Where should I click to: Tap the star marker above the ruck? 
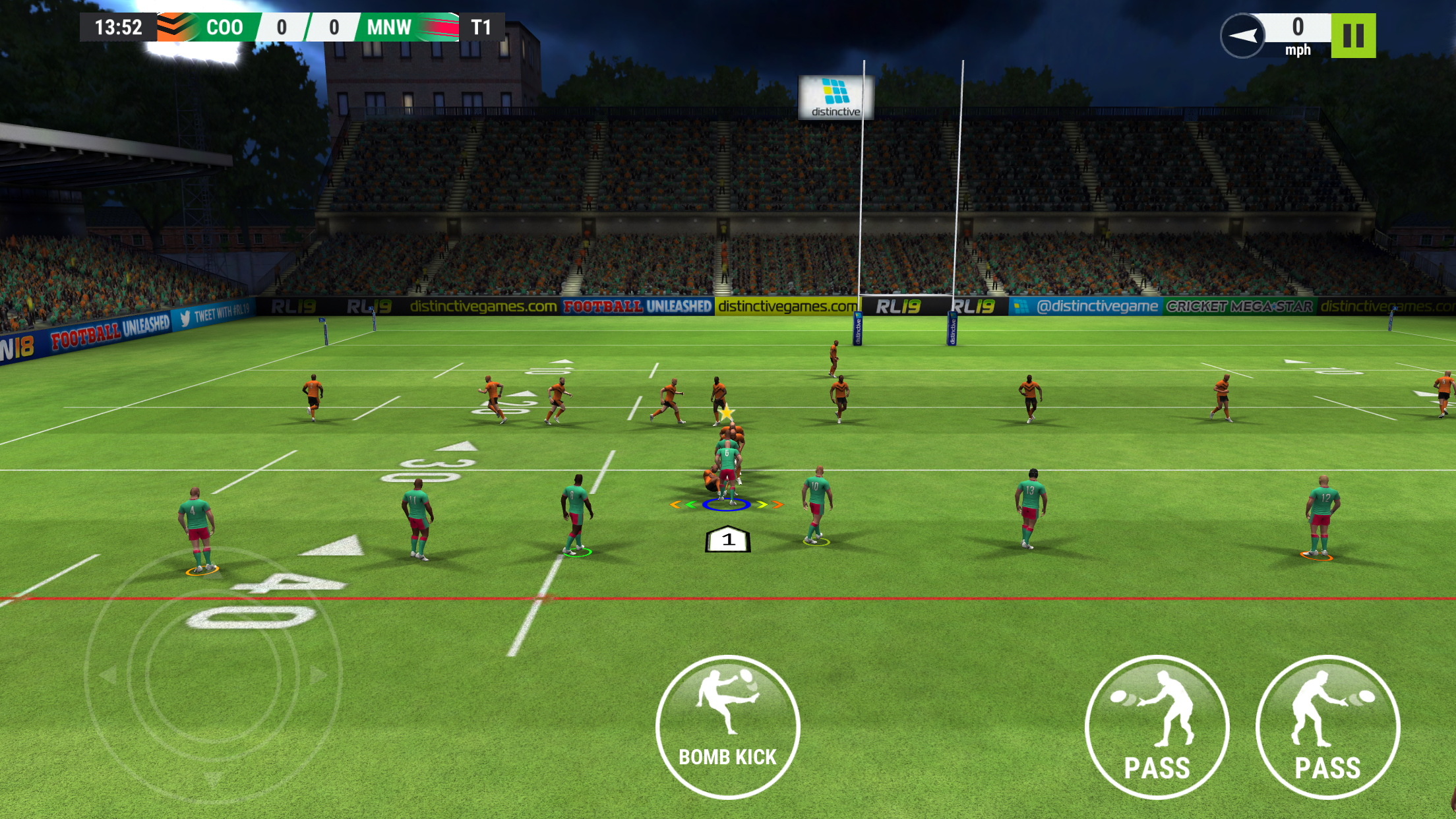coord(727,411)
